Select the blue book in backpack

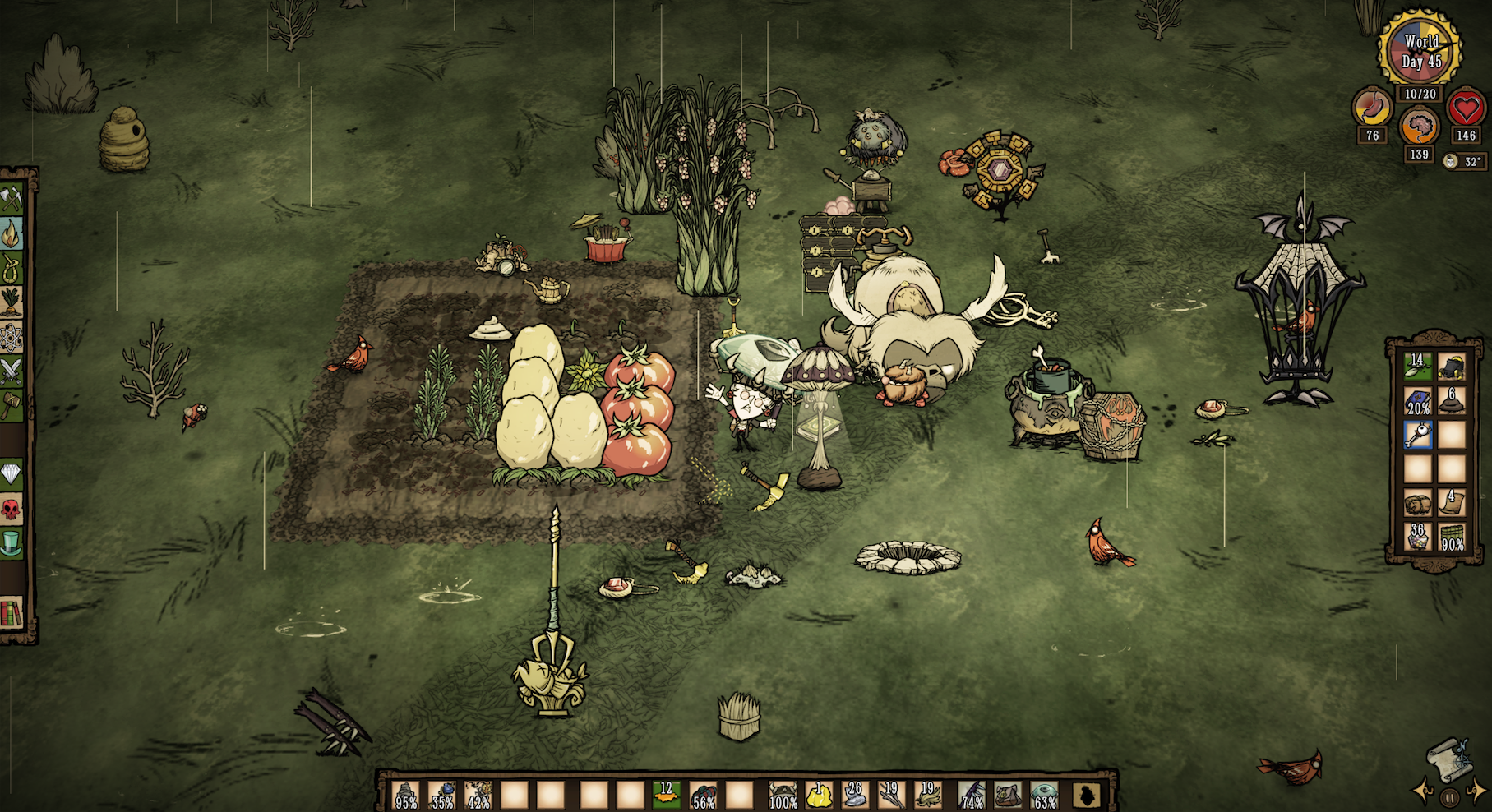pyautogui.click(x=1418, y=402)
